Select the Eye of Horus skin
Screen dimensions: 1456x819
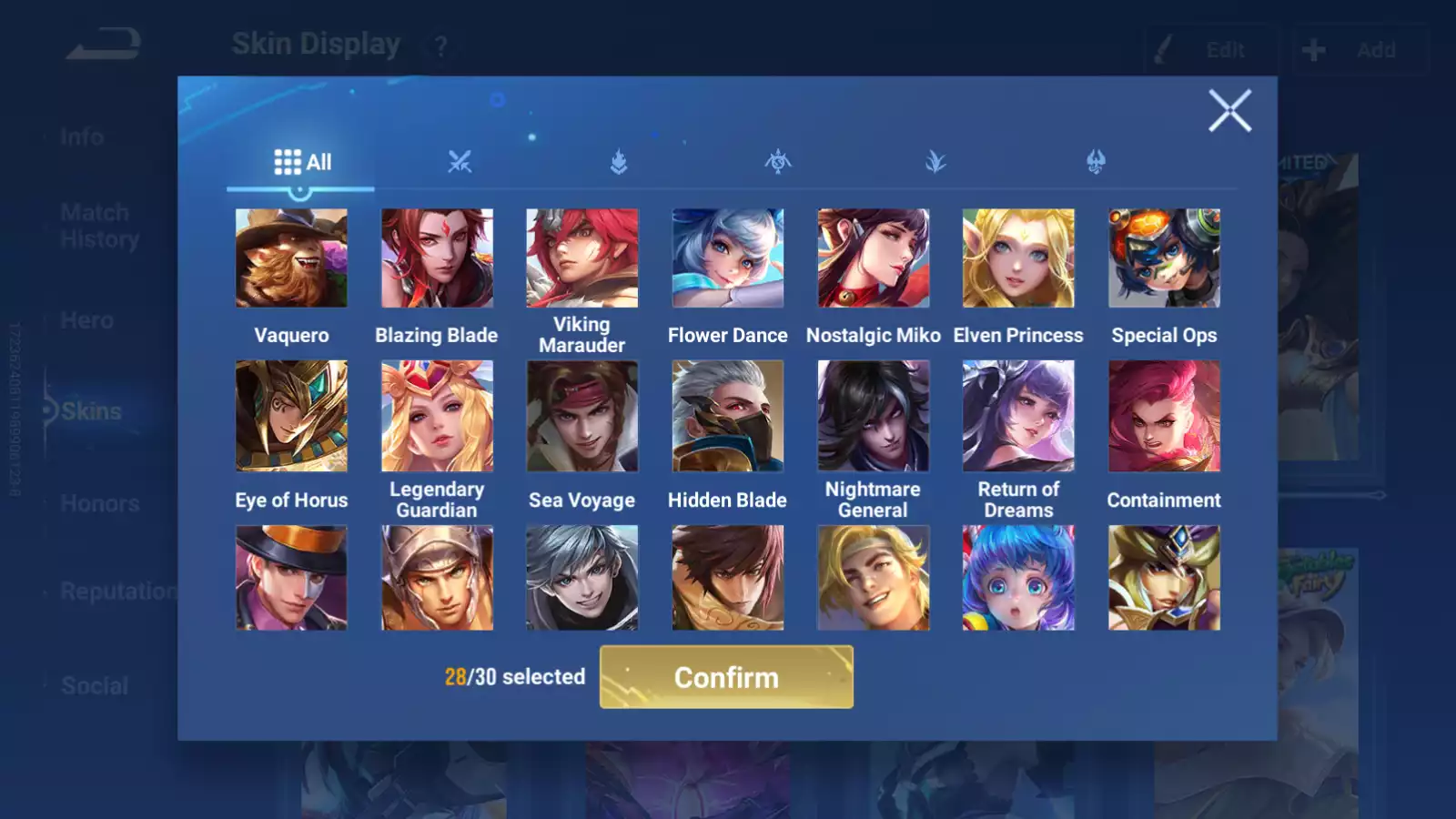(x=291, y=416)
